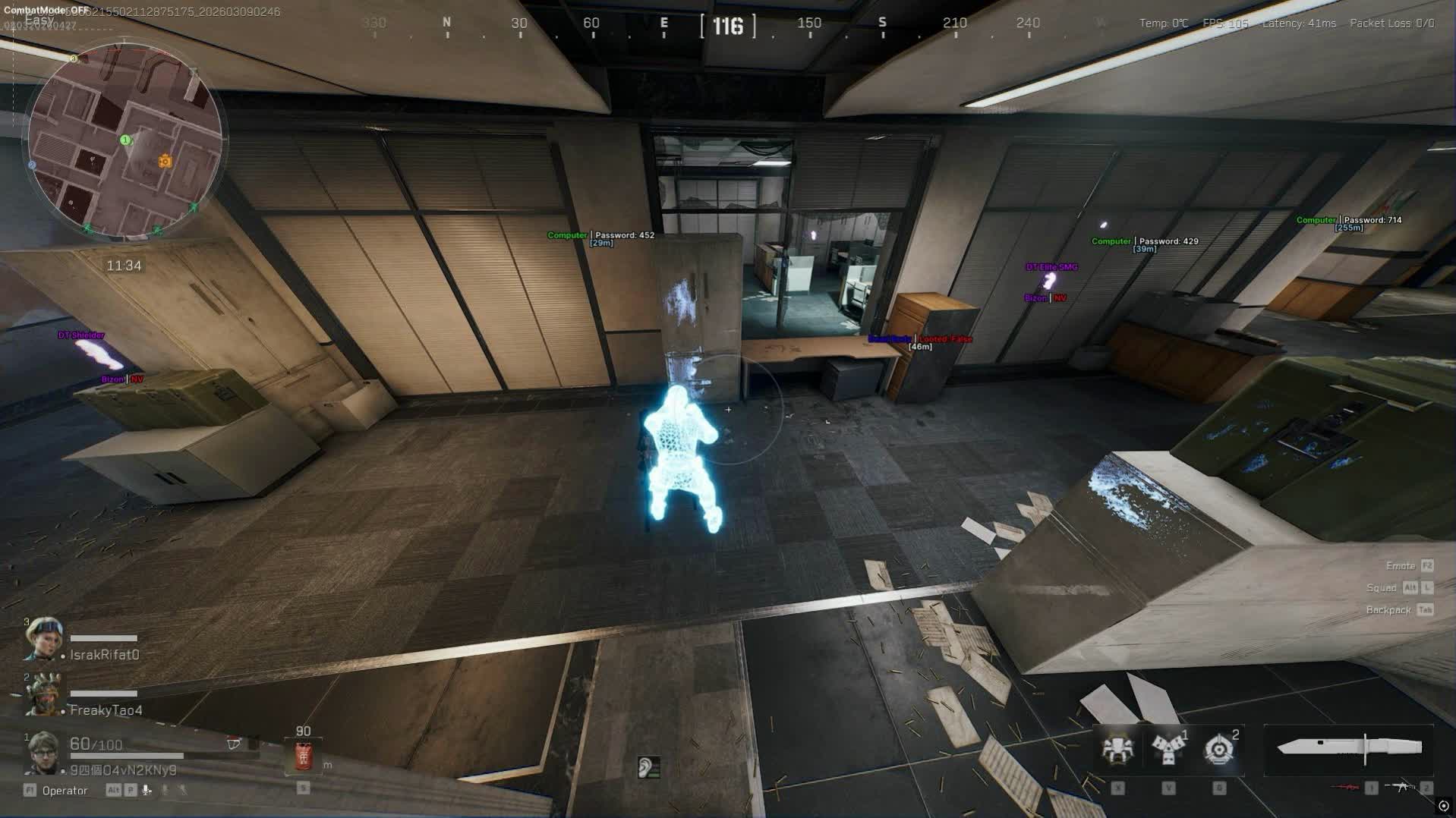Use the red medical pouch item

[303, 756]
